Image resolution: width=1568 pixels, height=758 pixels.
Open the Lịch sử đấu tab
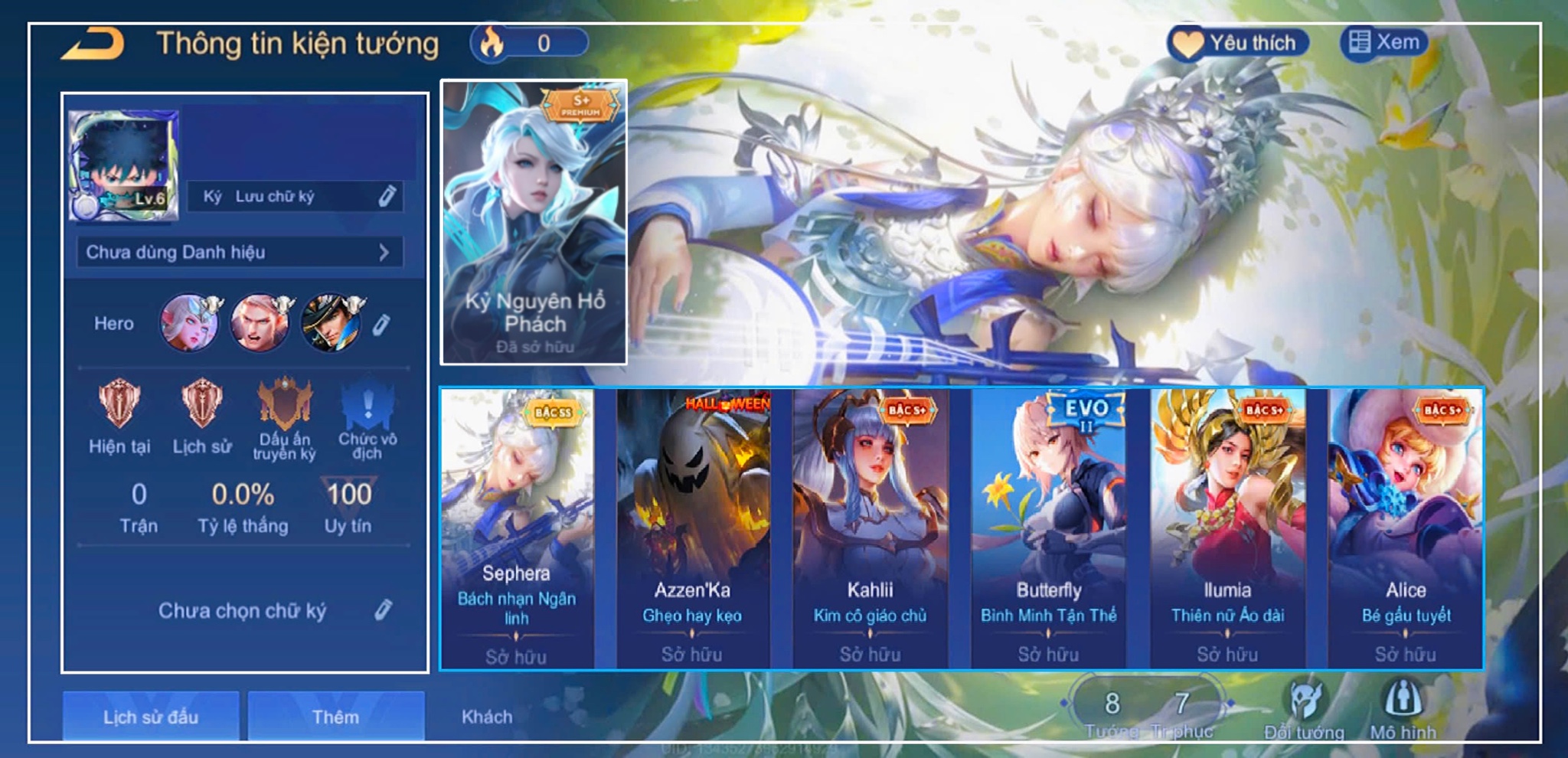coord(151,717)
